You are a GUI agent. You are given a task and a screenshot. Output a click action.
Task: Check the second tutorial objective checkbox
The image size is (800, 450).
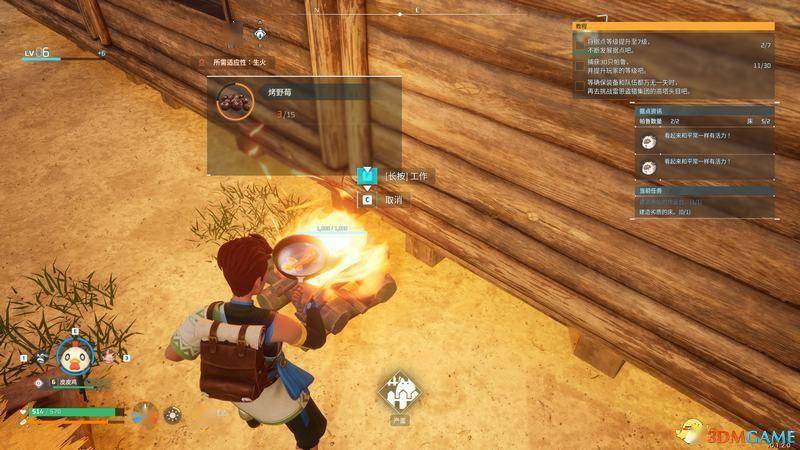(580, 65)
